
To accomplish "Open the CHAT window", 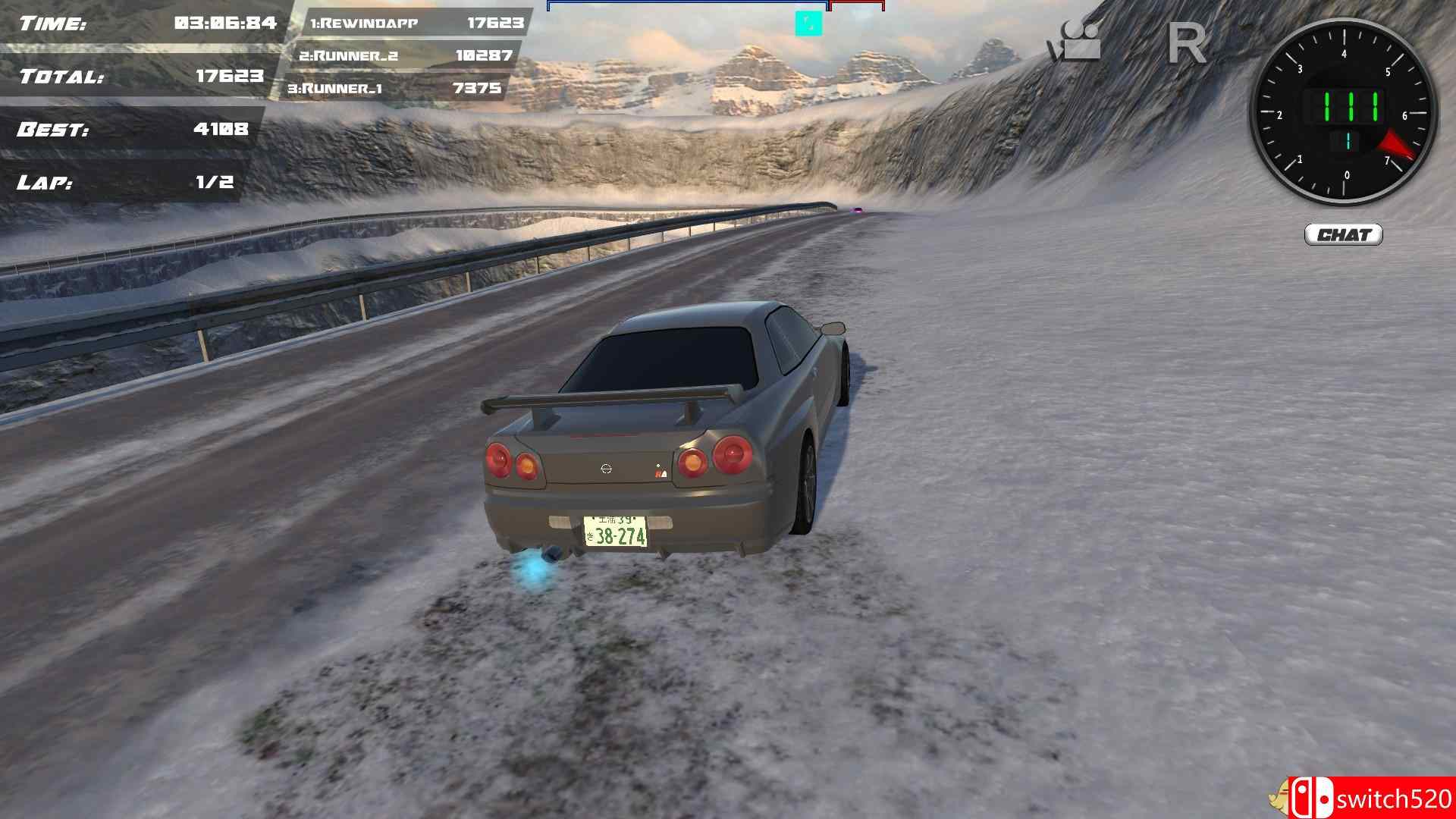I will [1344, 235].
